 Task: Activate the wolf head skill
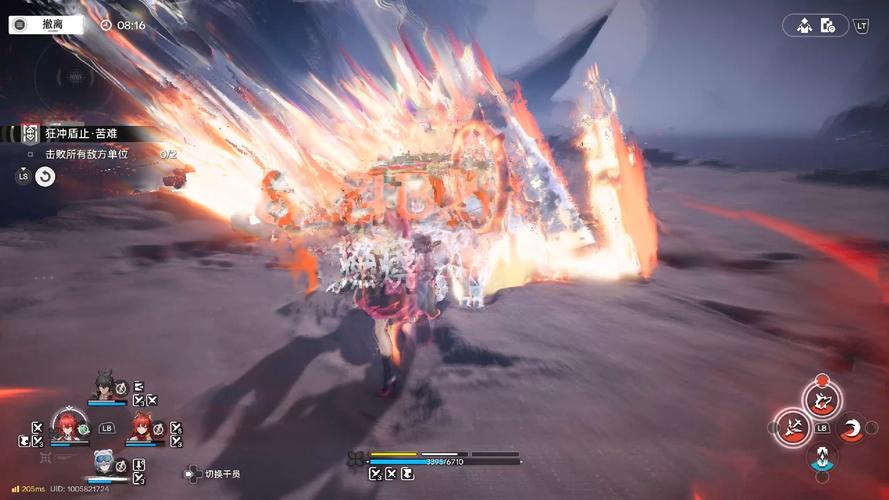click(821, 400)
